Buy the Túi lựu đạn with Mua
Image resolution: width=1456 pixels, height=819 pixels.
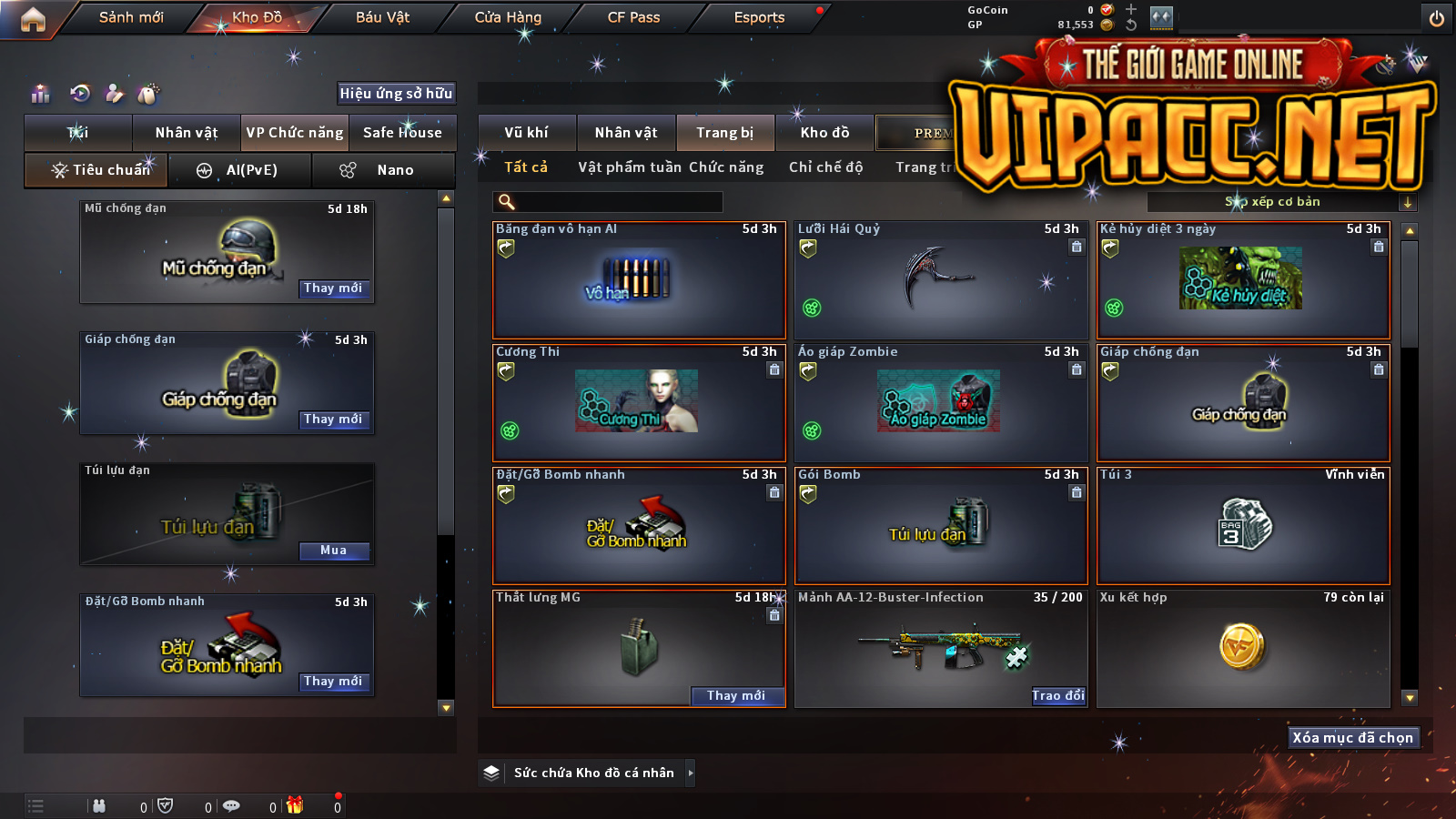click(x=333, y=551)
